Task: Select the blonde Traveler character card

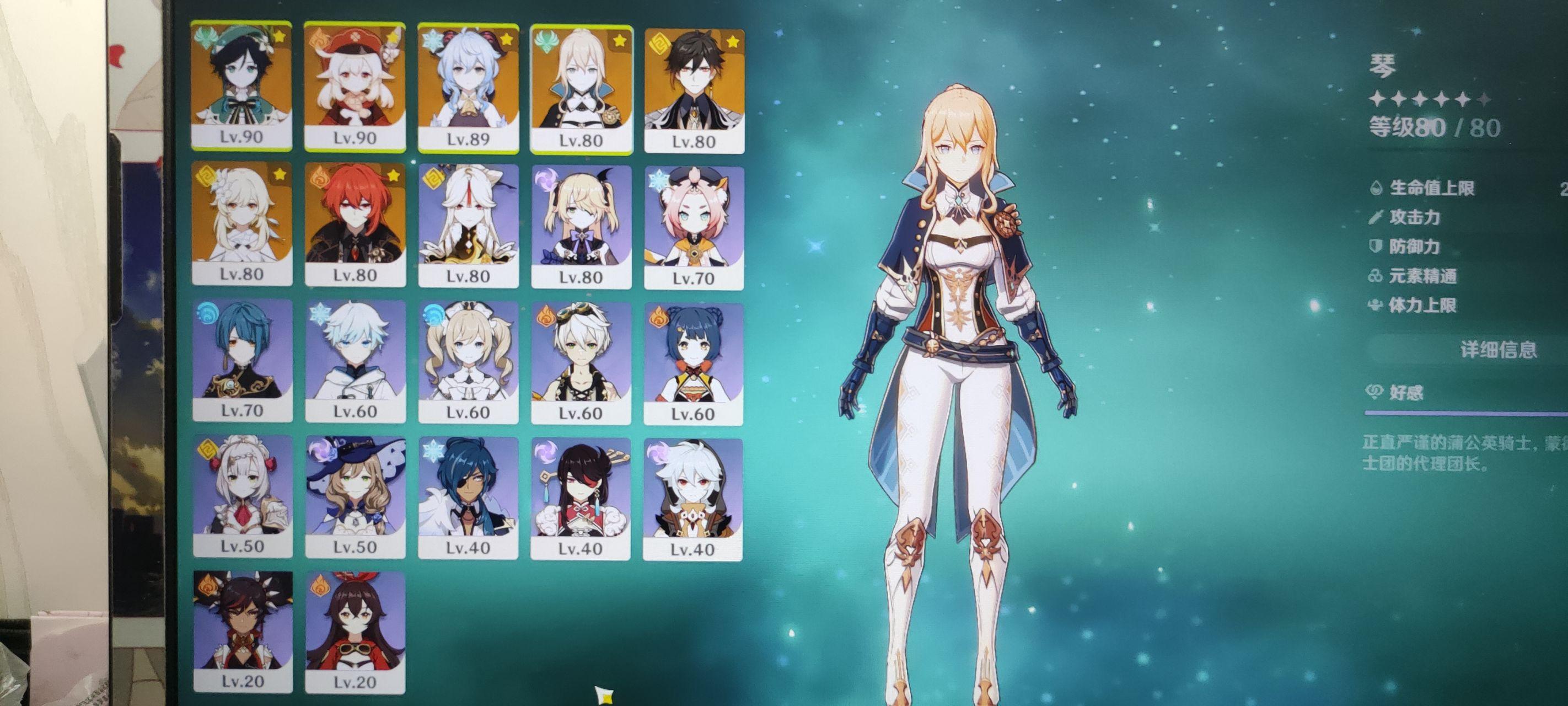Action: 241,223
